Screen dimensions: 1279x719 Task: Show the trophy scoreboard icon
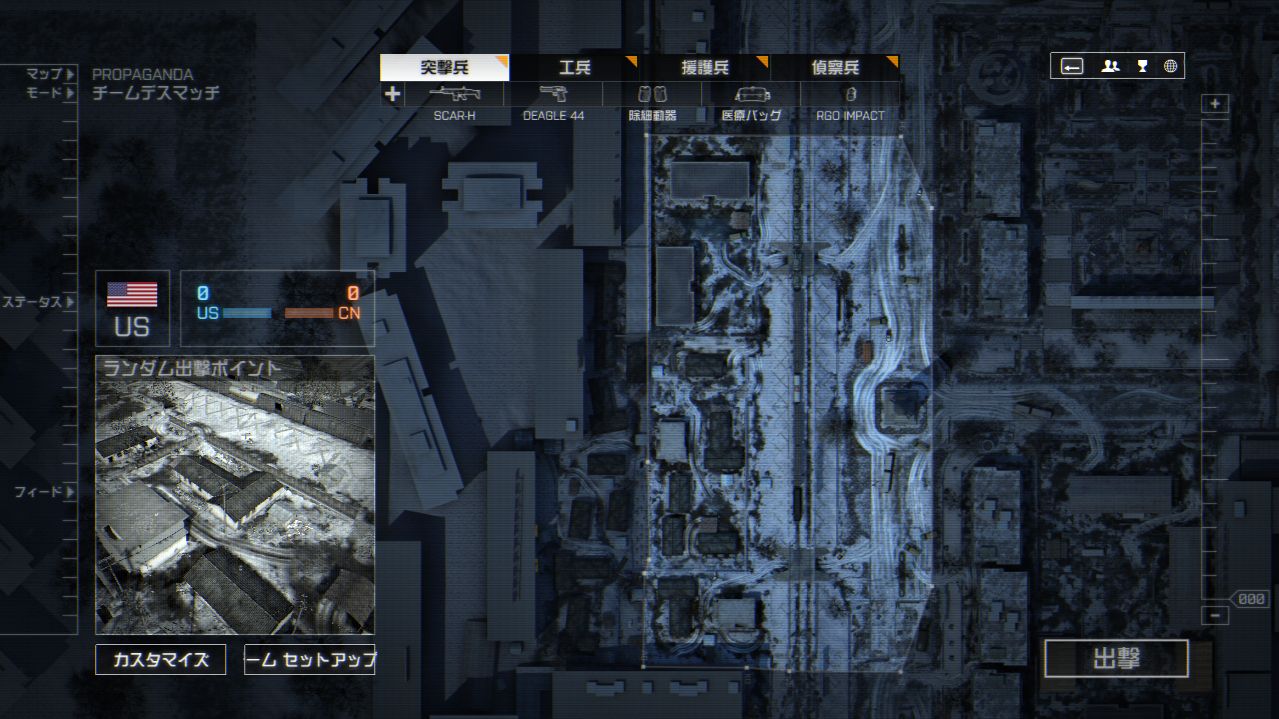coord(1142,66)
